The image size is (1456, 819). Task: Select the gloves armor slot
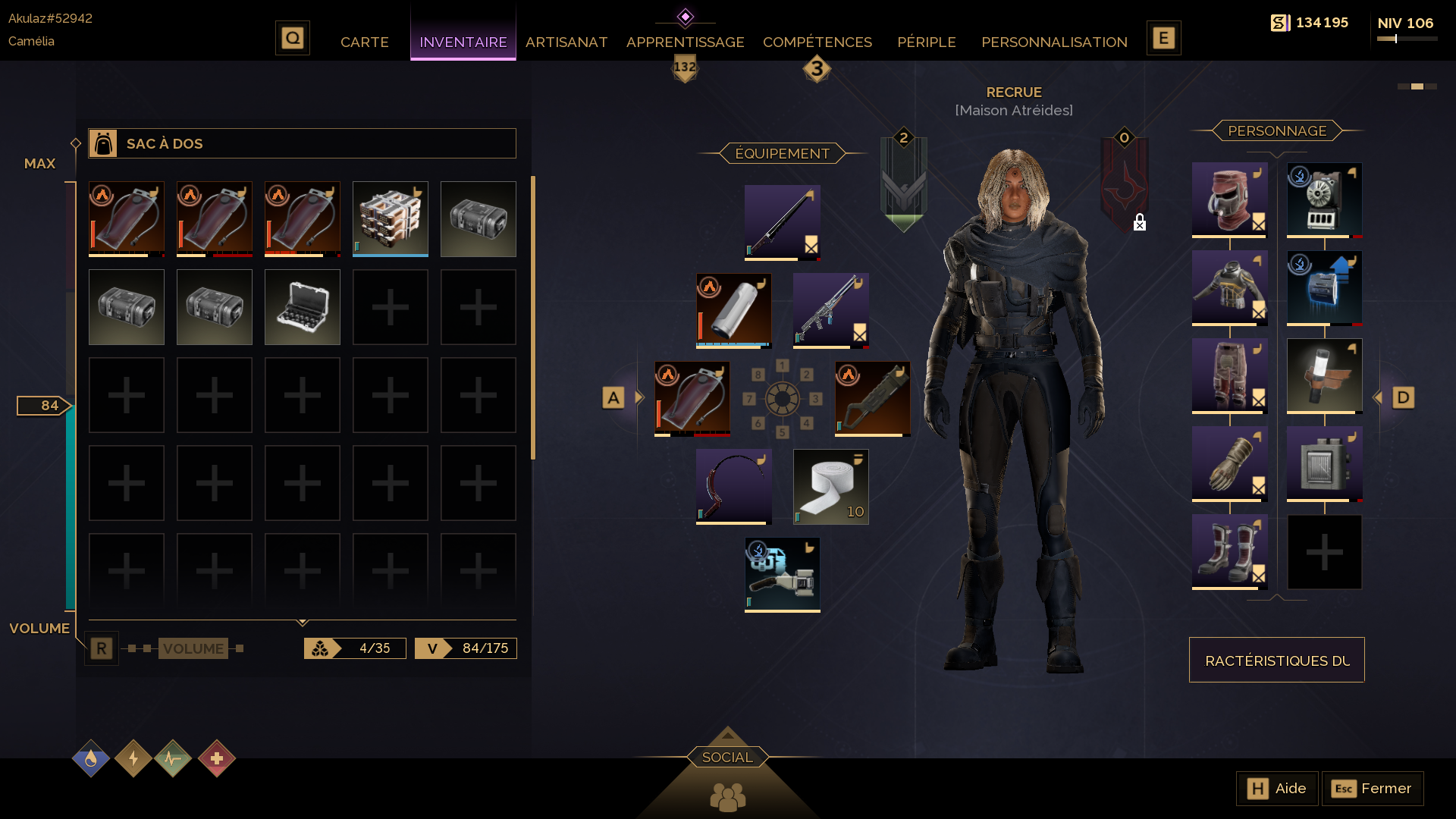(x=1229, y=464)
